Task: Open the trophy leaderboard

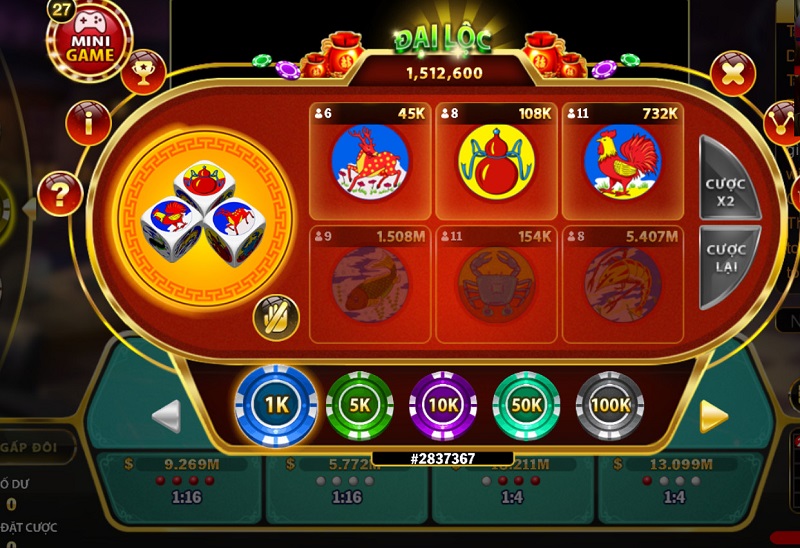Action: click(x=143, y=71)
